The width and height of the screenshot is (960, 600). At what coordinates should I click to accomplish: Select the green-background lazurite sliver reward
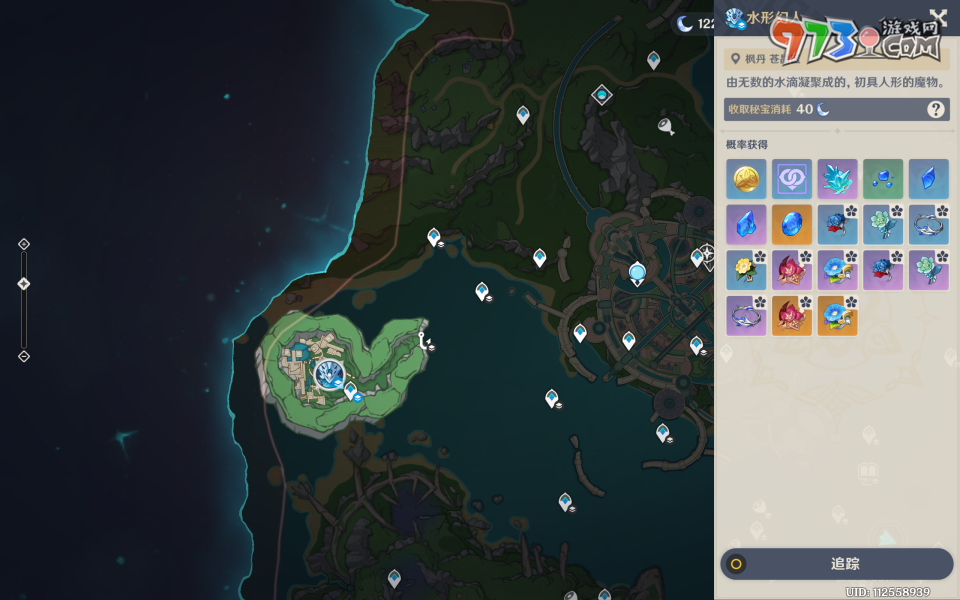tap(883, 179)
